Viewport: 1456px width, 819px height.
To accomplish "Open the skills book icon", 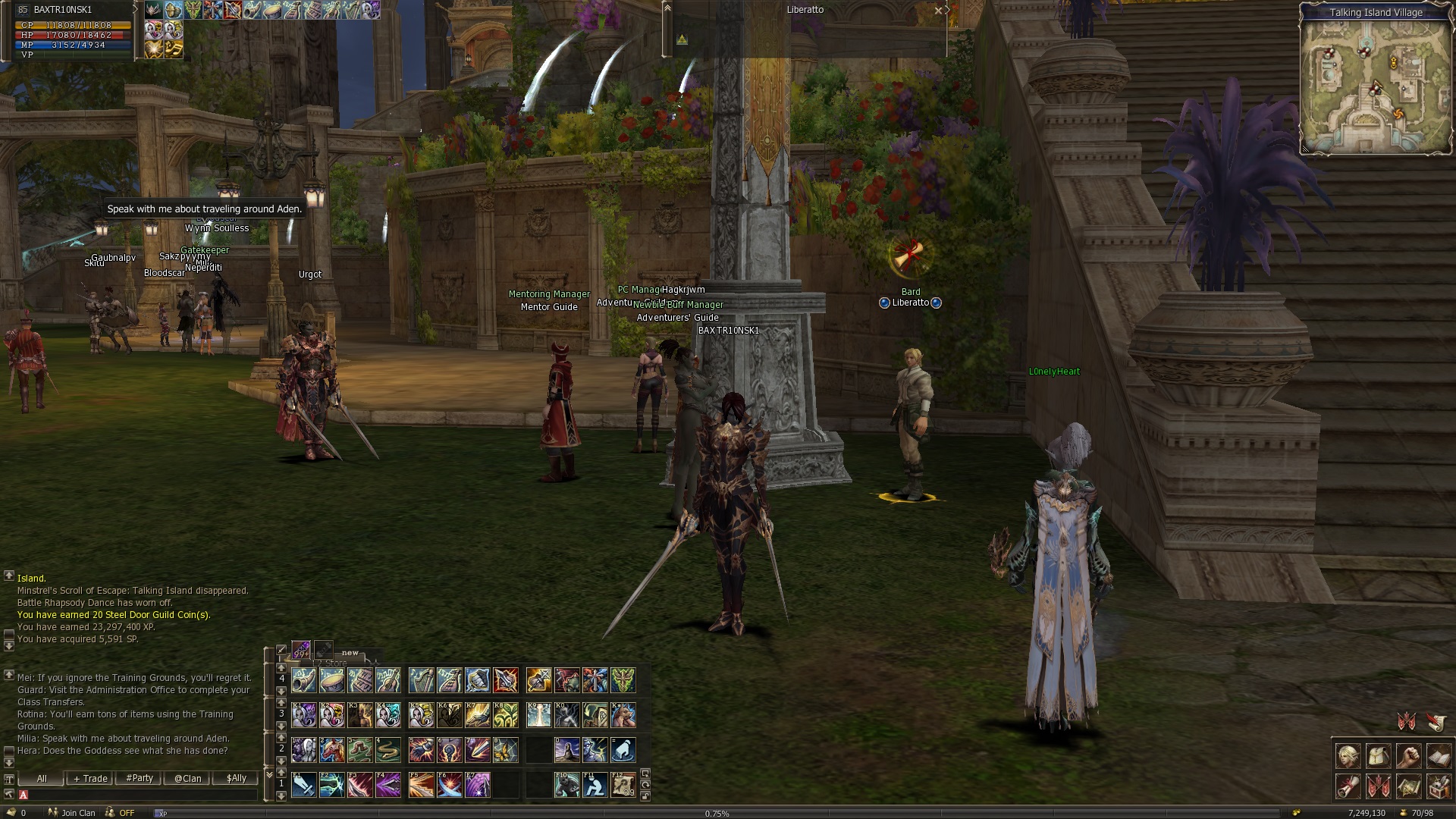I will click(1439, 756).
